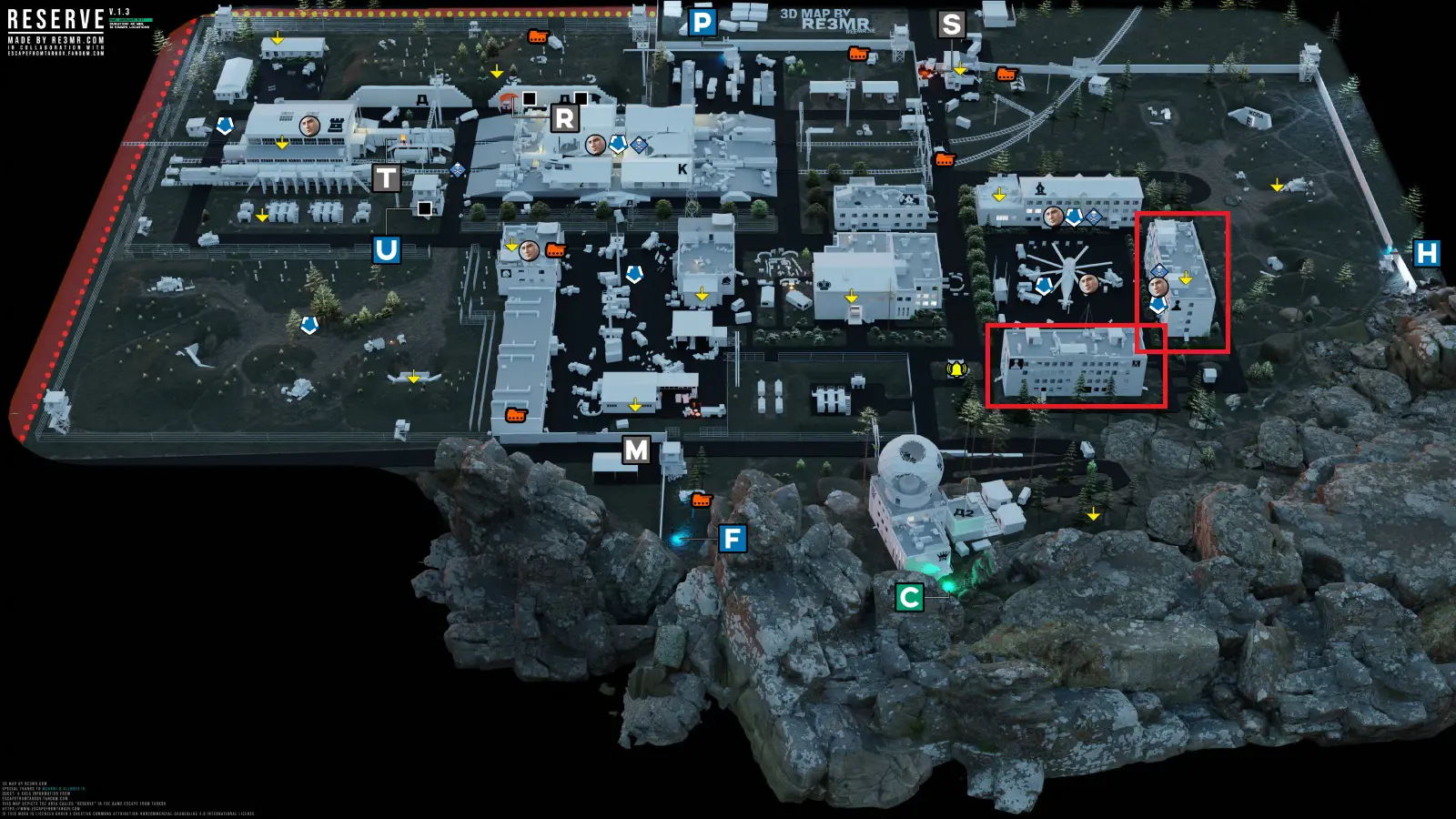Select the blue H map marker
This screenshot has width=1456, height=819.
[x=1426, y=253]
